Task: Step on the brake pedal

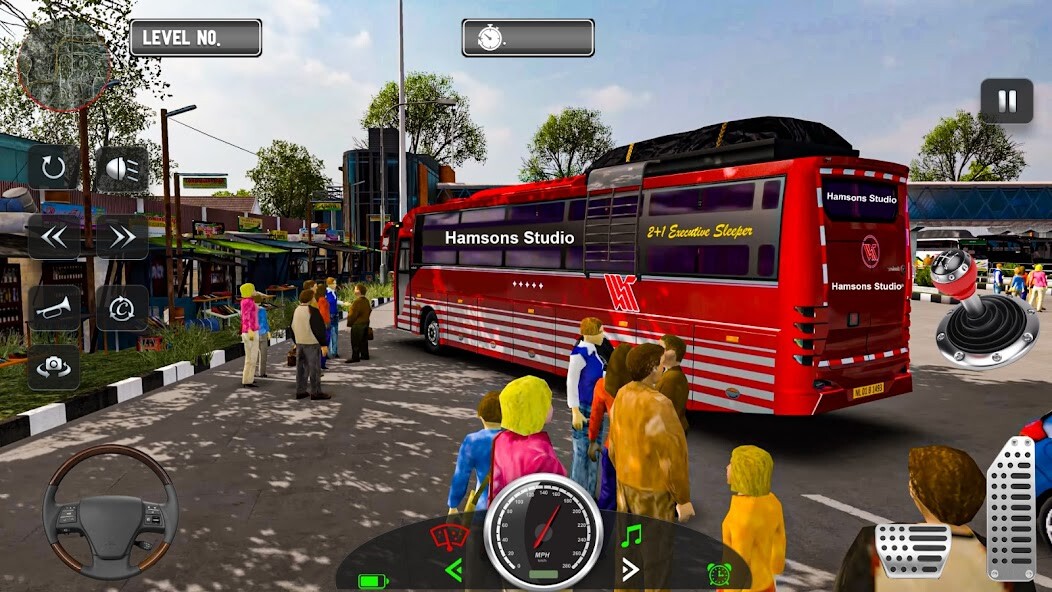Action: click(912, 549)
